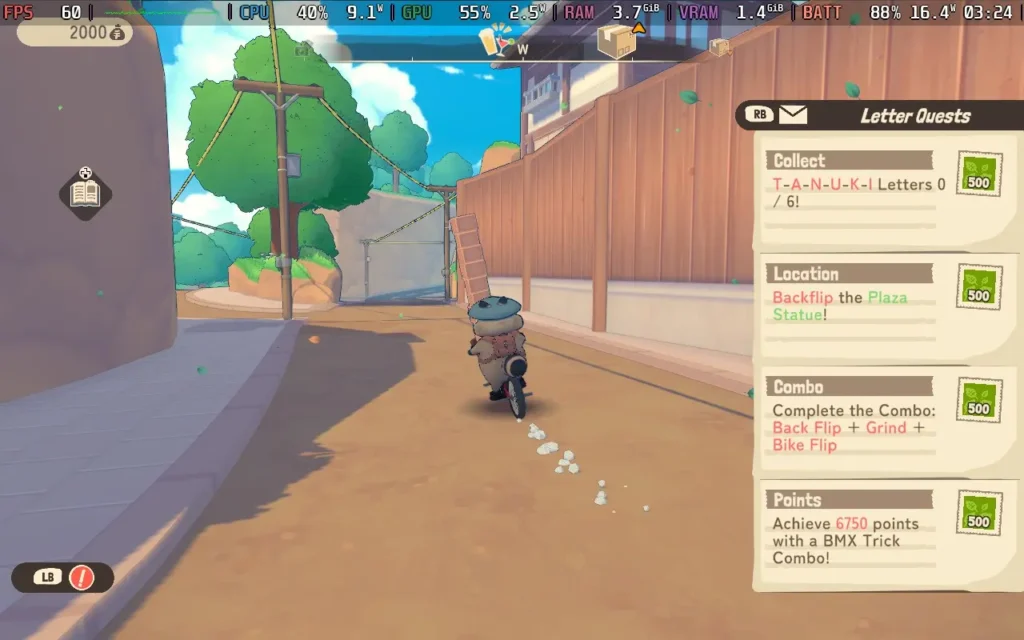Image resolution: width=1024 pixels, height=640 pixels.
Task: Click the 500 reward stamp on Points quest
Action: (978, 512)
